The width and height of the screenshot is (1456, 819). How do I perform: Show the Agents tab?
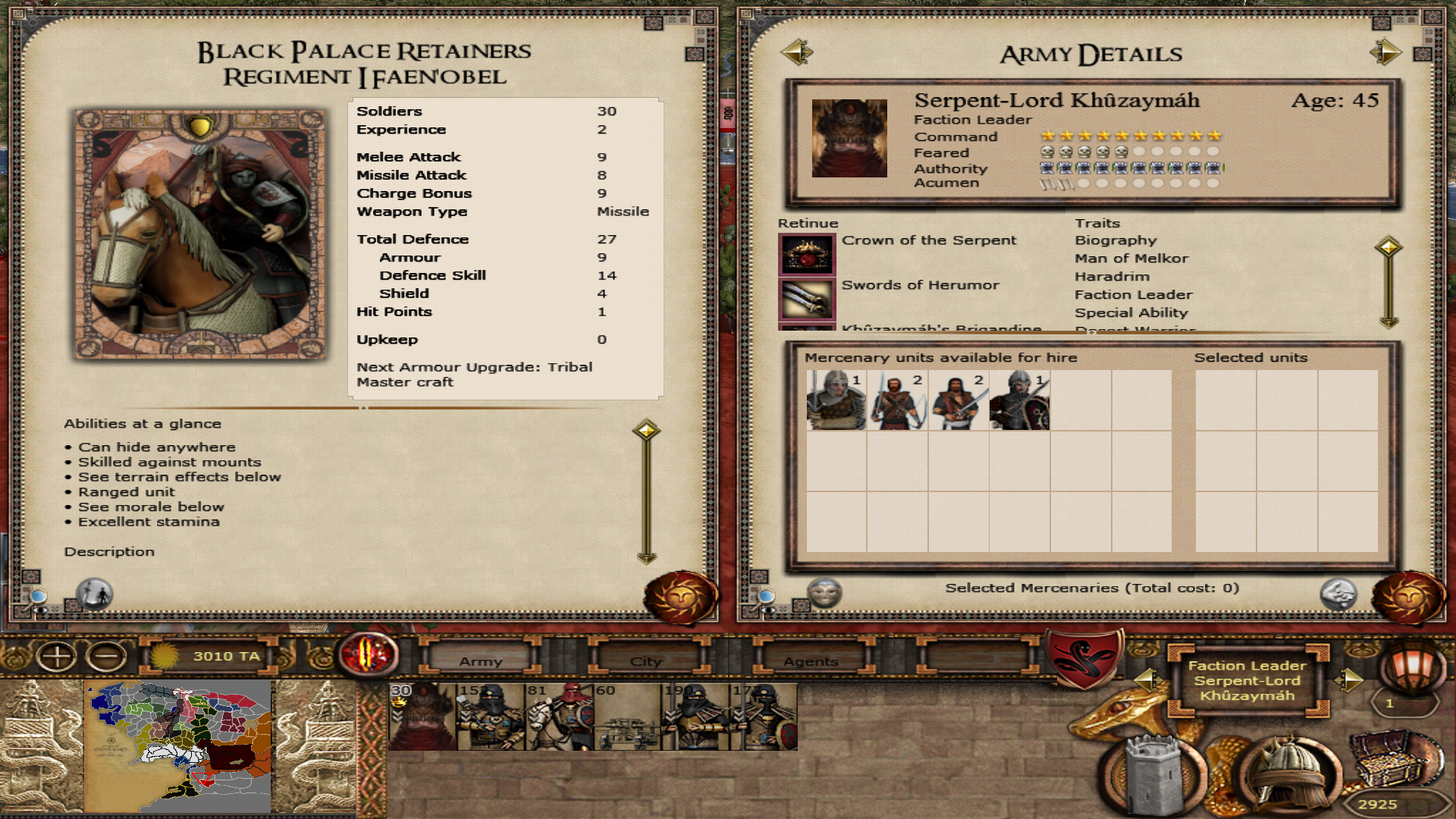point(811,661)
